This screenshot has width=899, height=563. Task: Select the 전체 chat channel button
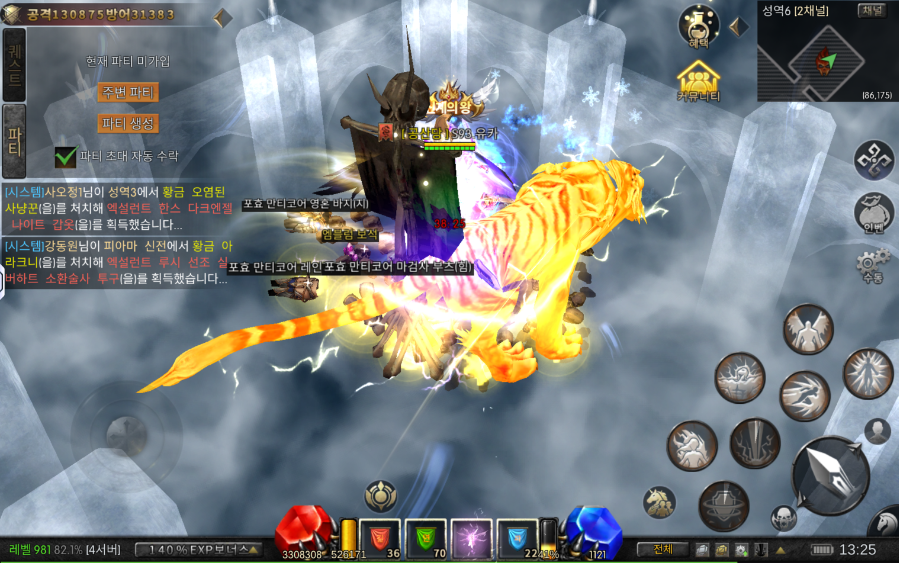pyautogui.click(x=663, y=549)
